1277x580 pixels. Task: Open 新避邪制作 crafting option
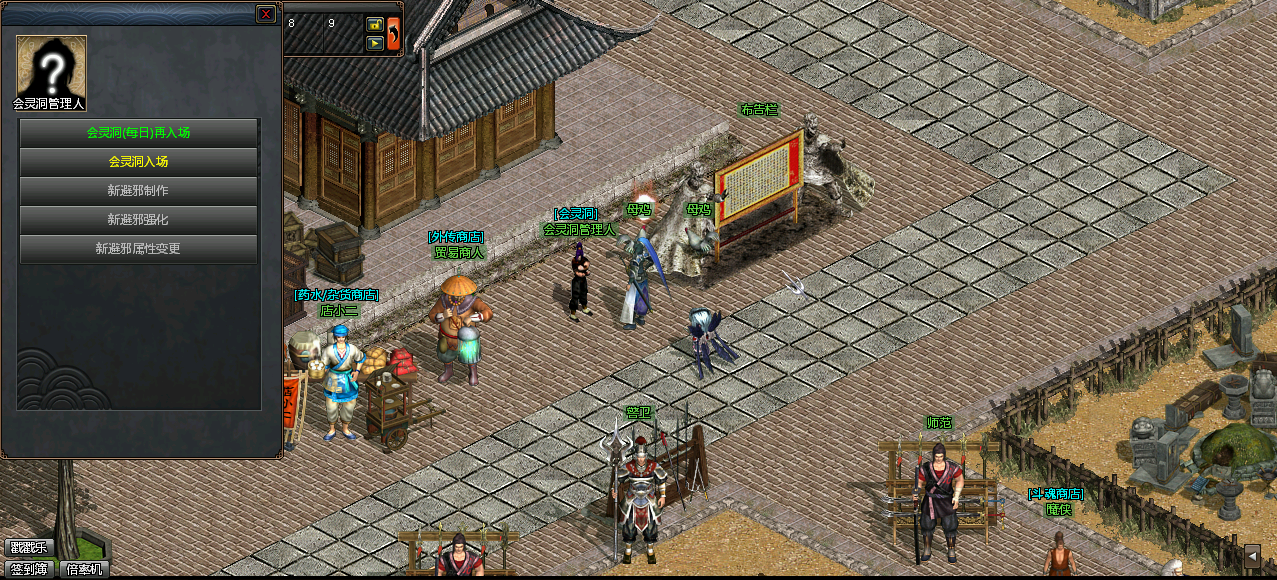139,190
